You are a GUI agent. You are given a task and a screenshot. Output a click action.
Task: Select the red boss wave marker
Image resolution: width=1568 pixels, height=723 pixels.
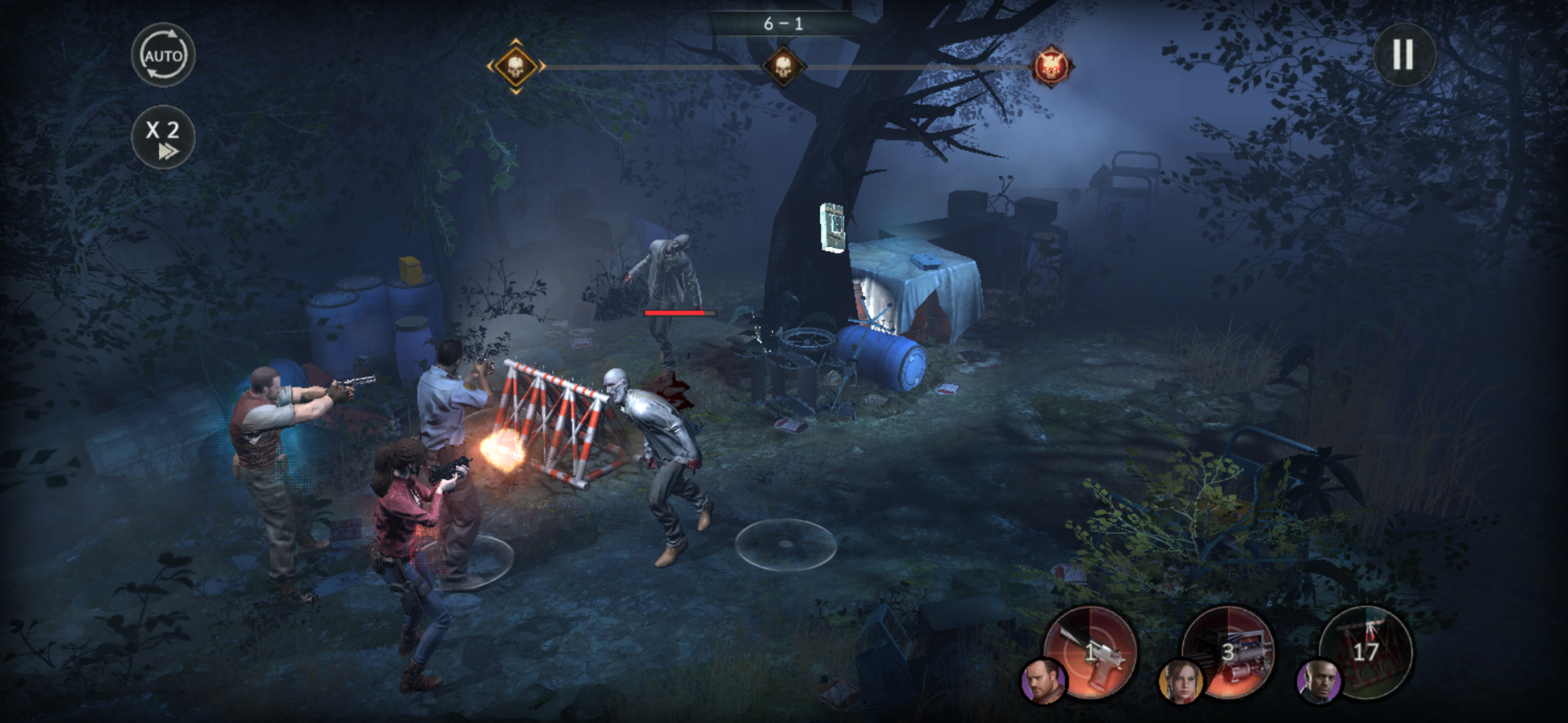[x=1051, y=66]
